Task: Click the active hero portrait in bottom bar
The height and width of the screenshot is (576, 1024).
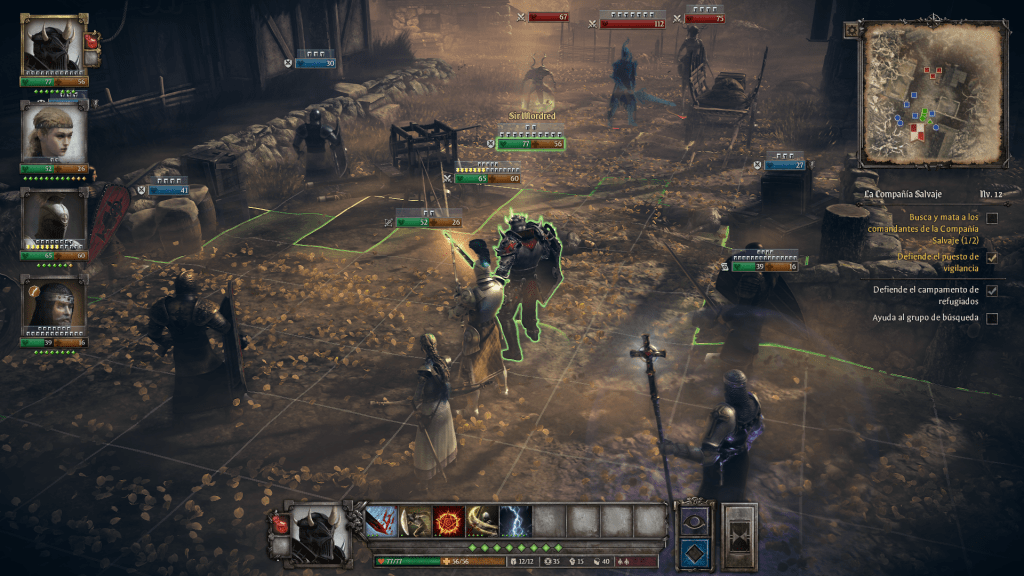Action: coord(319,534)
